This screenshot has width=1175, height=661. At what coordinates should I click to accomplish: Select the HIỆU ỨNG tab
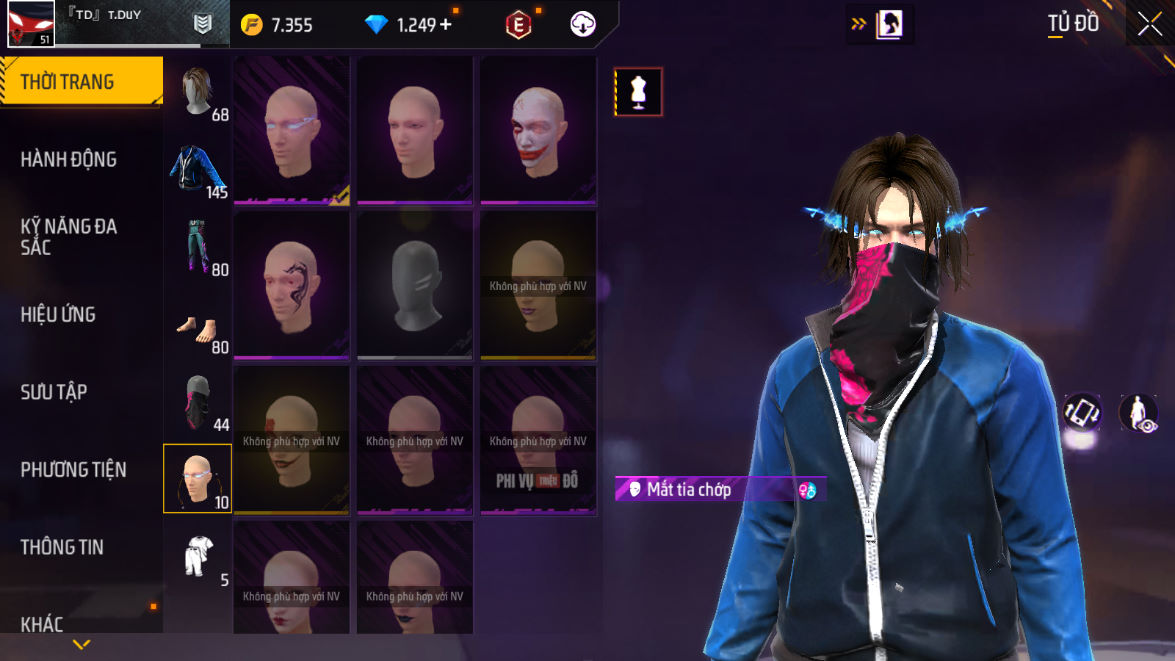pos(58,314)
